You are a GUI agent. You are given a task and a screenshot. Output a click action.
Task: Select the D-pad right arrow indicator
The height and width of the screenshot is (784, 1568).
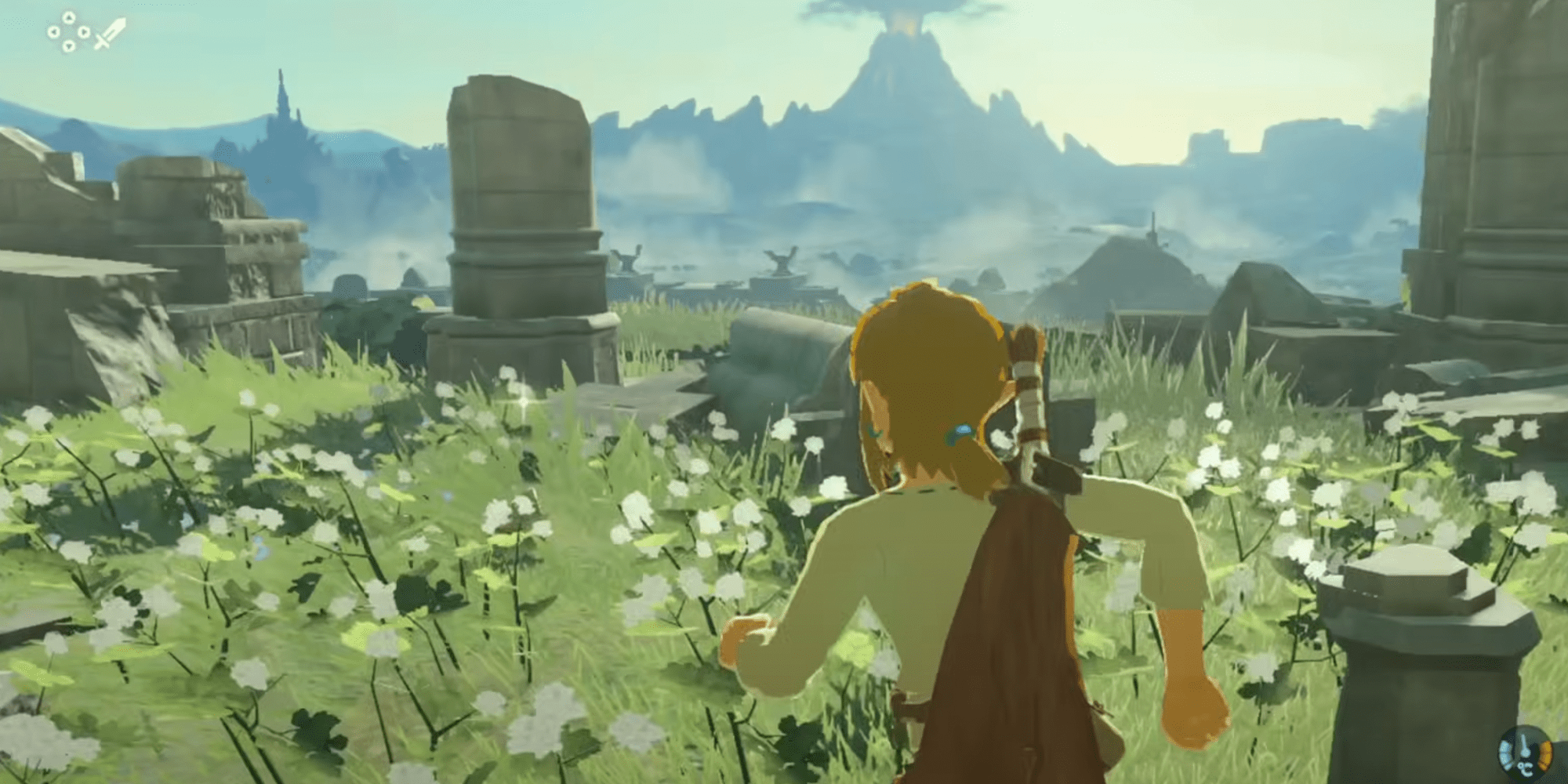[x=84, y=33]
